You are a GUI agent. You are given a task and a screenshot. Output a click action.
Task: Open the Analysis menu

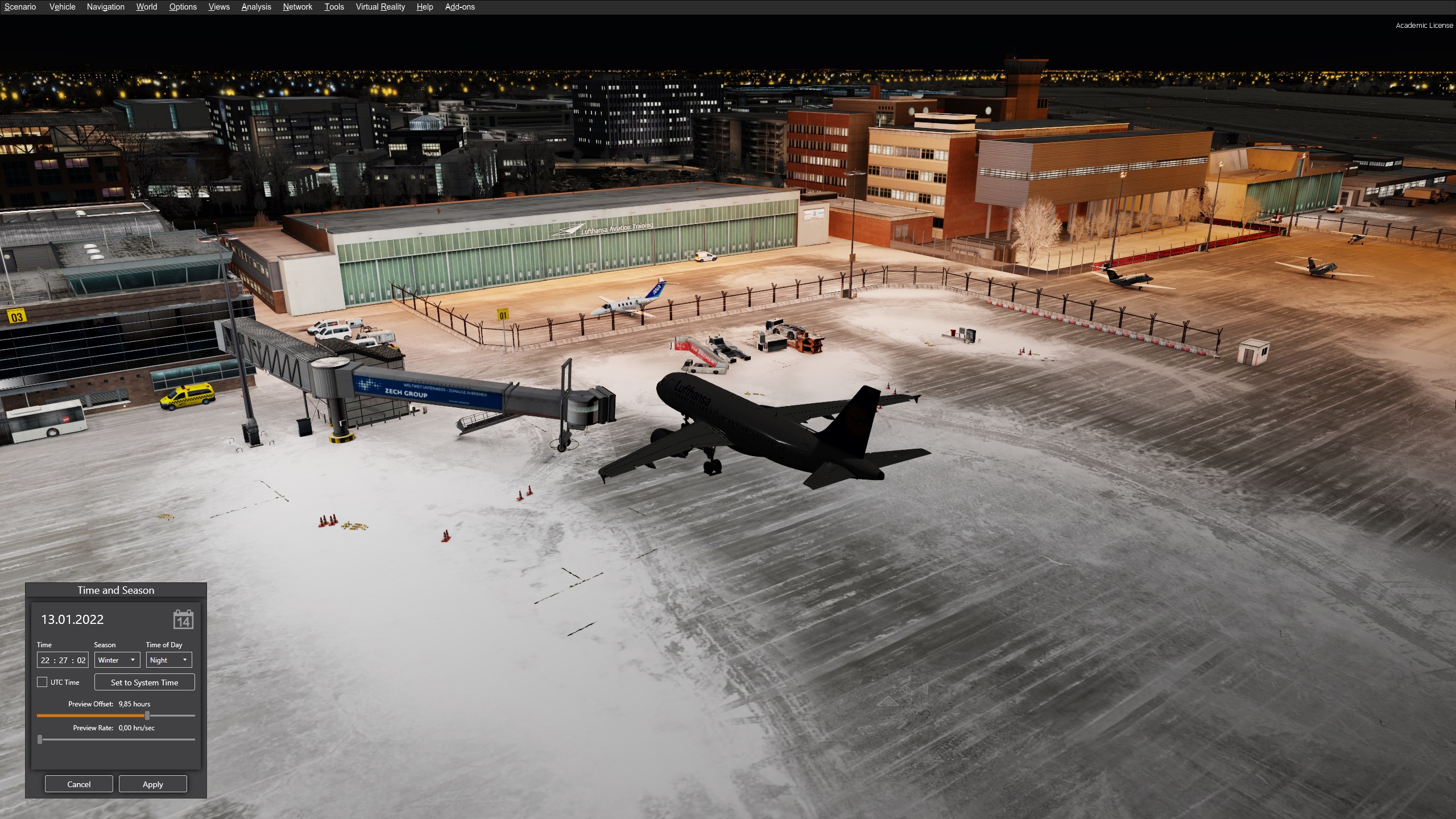pyautogui.click(x=256, y=7)
